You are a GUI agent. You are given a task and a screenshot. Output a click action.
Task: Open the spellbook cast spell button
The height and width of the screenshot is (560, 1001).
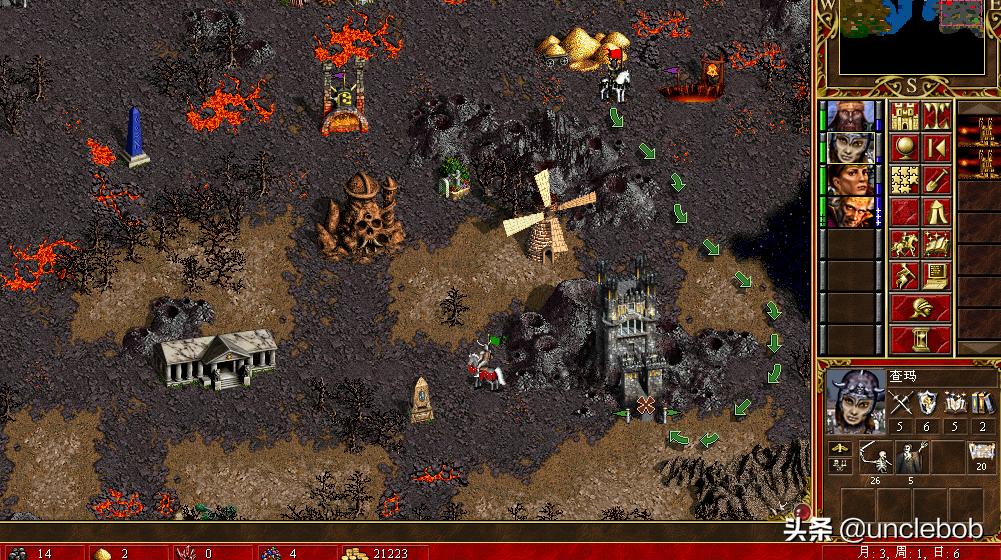tap(937, 244)
